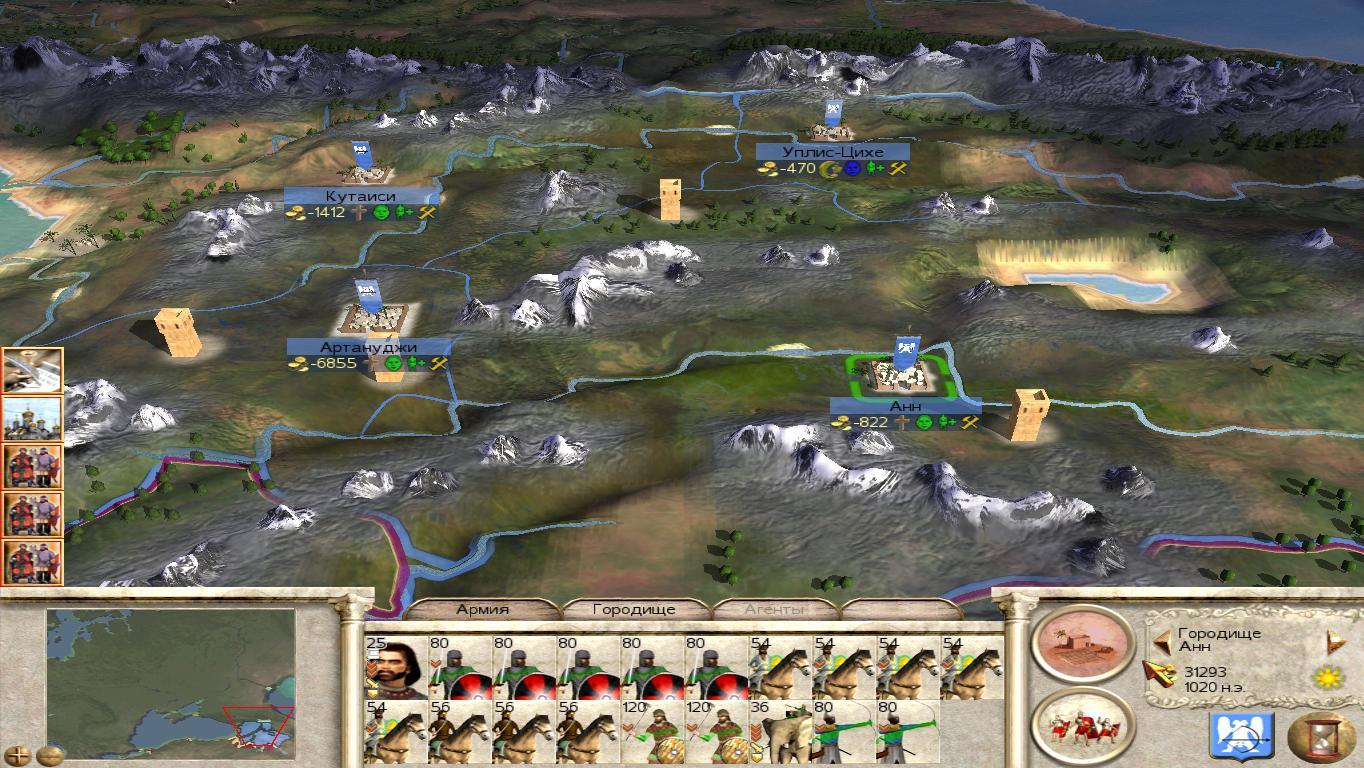Viewport: 1364px width, 768px height.
Task: End the turn with hourglass button
Action: (x=1320, y=737)
